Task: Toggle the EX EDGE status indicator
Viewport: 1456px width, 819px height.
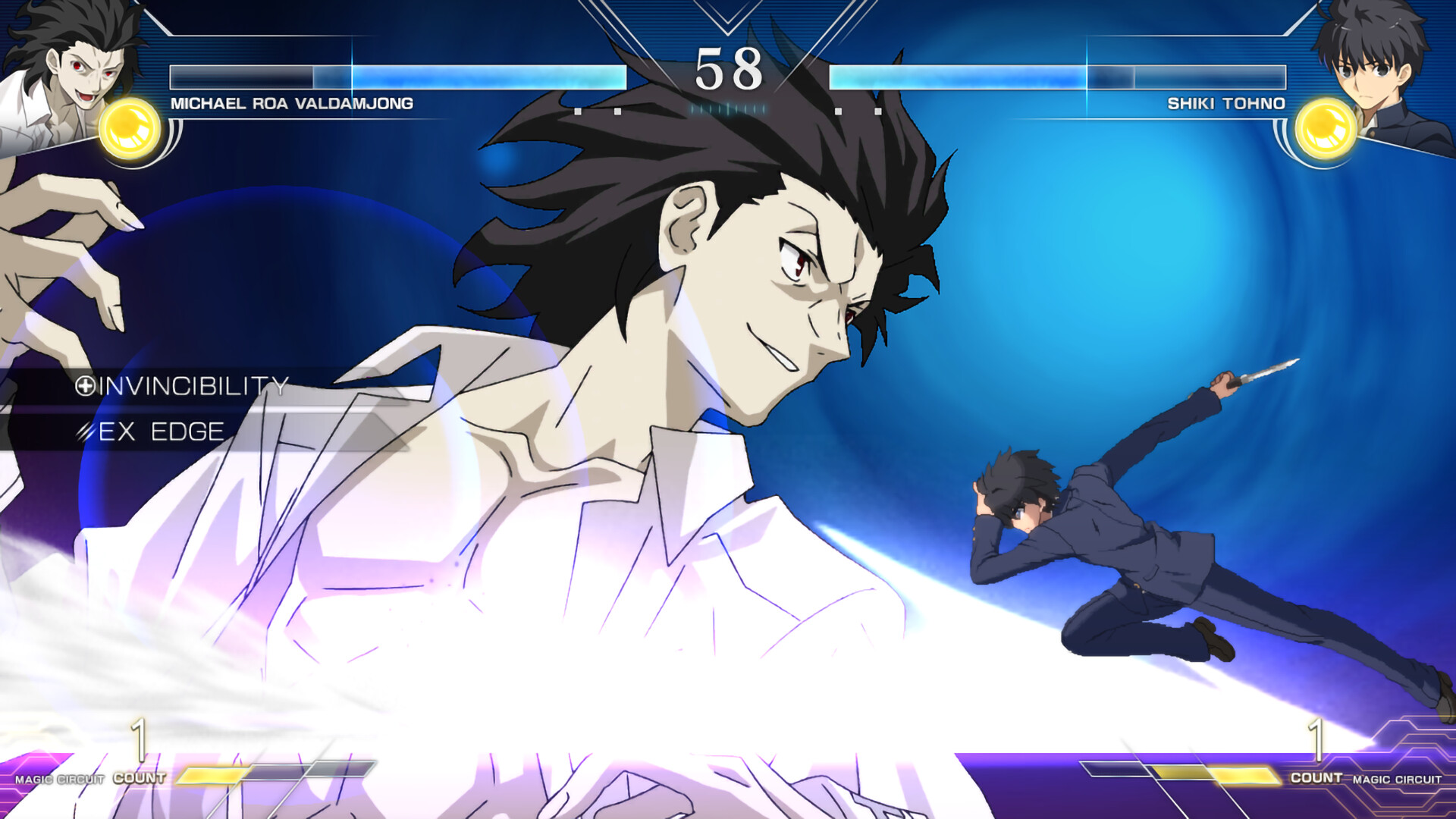Action: click(159, 431)
